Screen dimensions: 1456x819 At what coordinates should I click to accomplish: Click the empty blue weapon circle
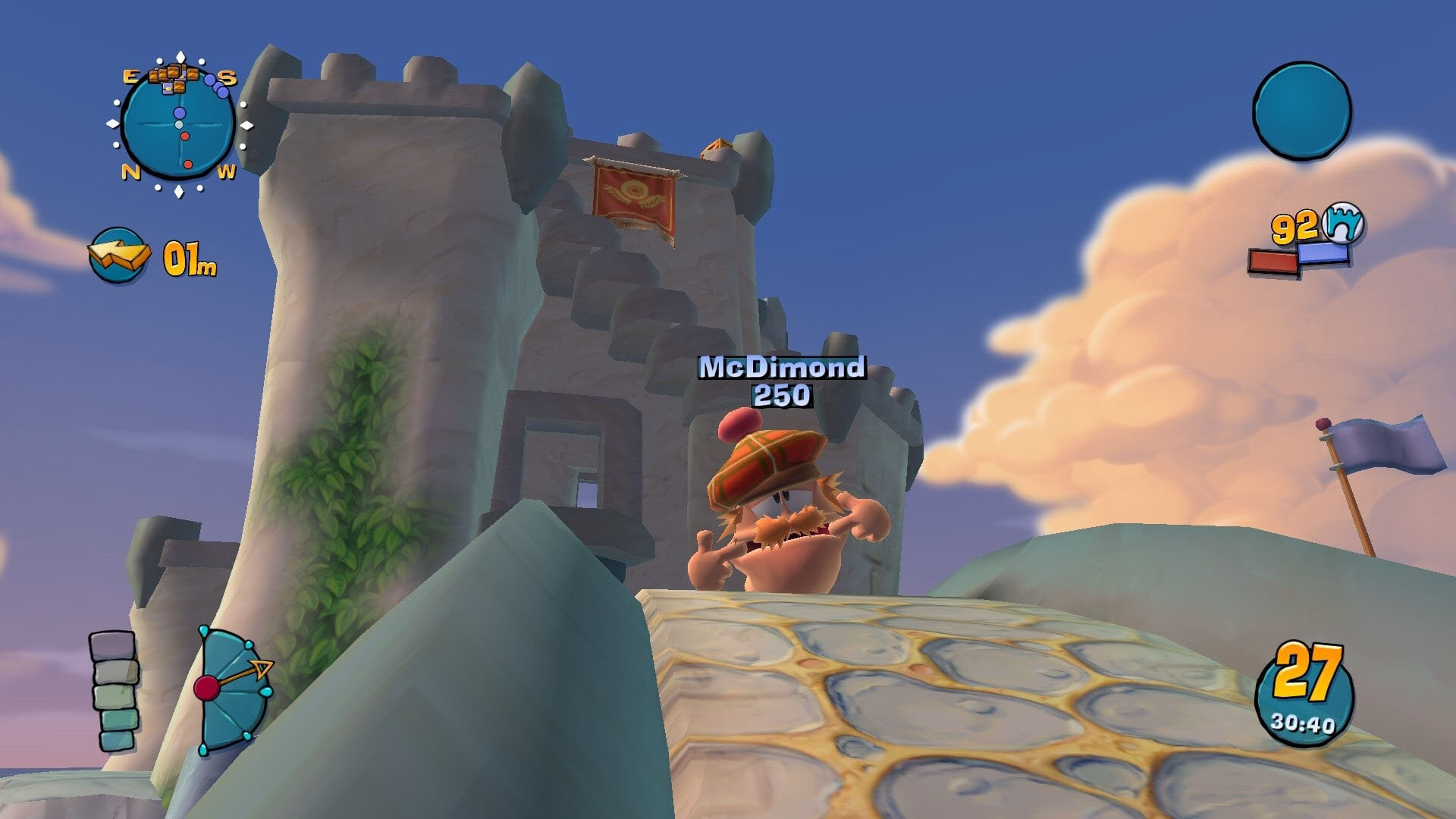(x=1301, y=111)
